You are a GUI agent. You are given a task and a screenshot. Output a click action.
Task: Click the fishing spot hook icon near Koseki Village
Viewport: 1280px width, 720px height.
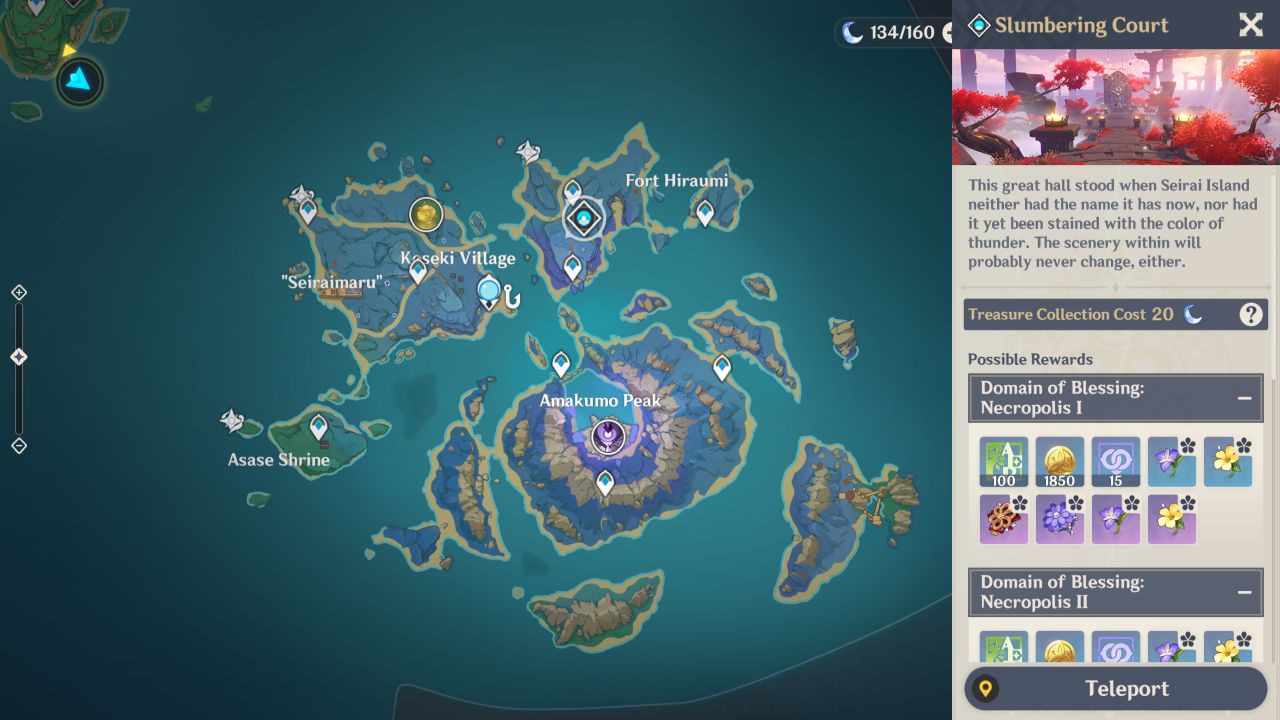[x=511, y=297]
